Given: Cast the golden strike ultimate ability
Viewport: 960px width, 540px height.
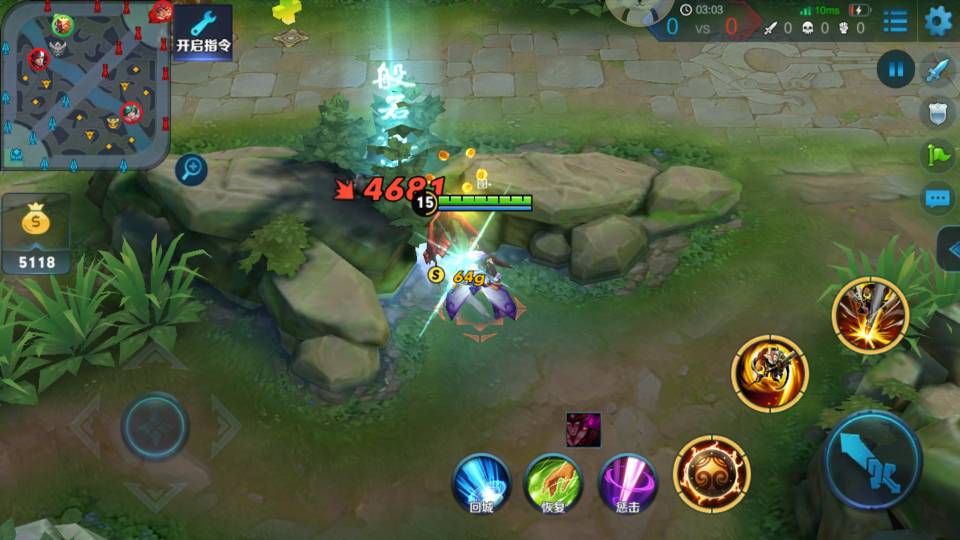Looking at the screenshot, I should click(870, 316).
